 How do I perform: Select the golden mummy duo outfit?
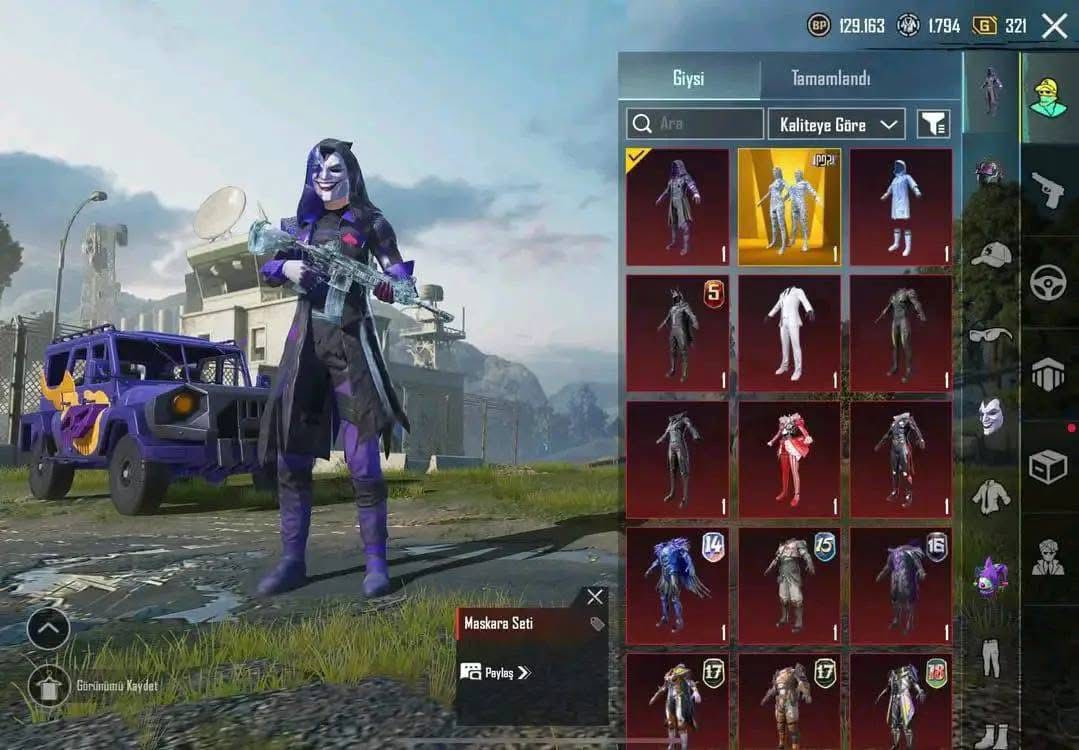(789, 207)
